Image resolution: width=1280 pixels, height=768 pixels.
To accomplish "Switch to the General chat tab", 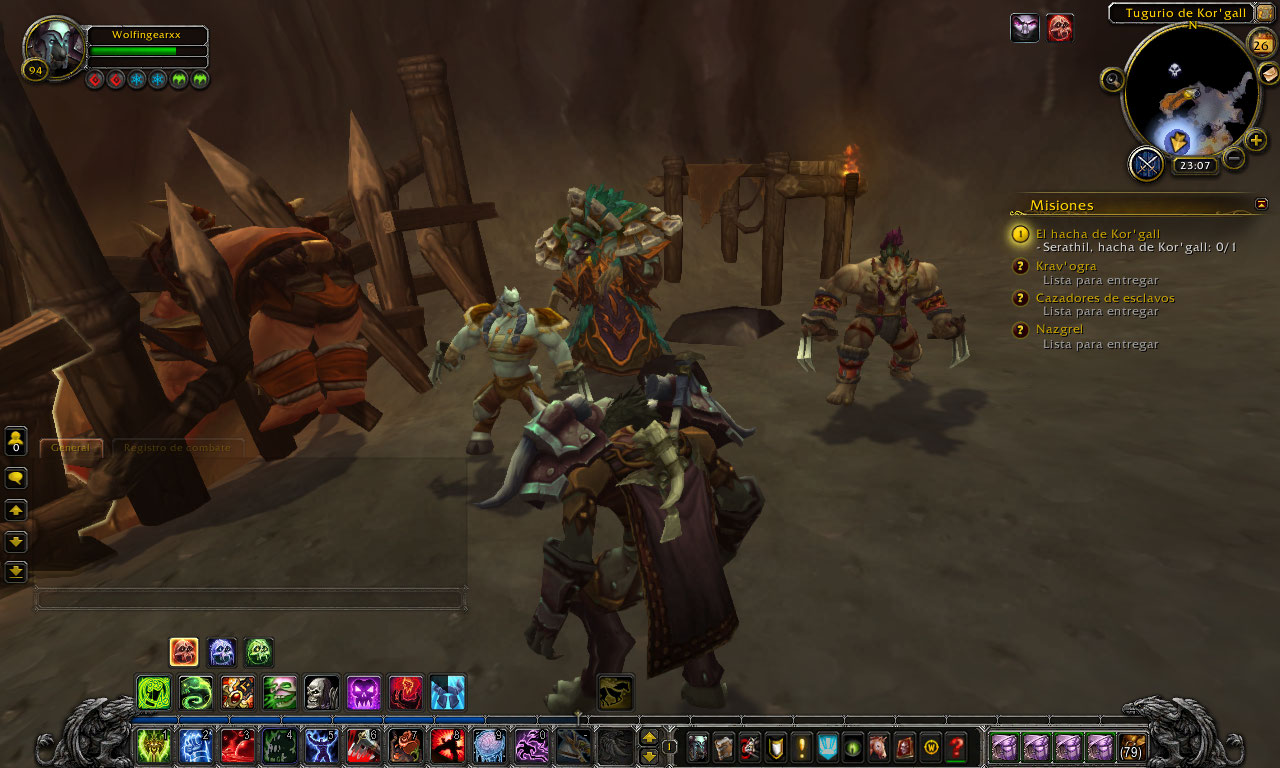I will [x=70, y=447].
